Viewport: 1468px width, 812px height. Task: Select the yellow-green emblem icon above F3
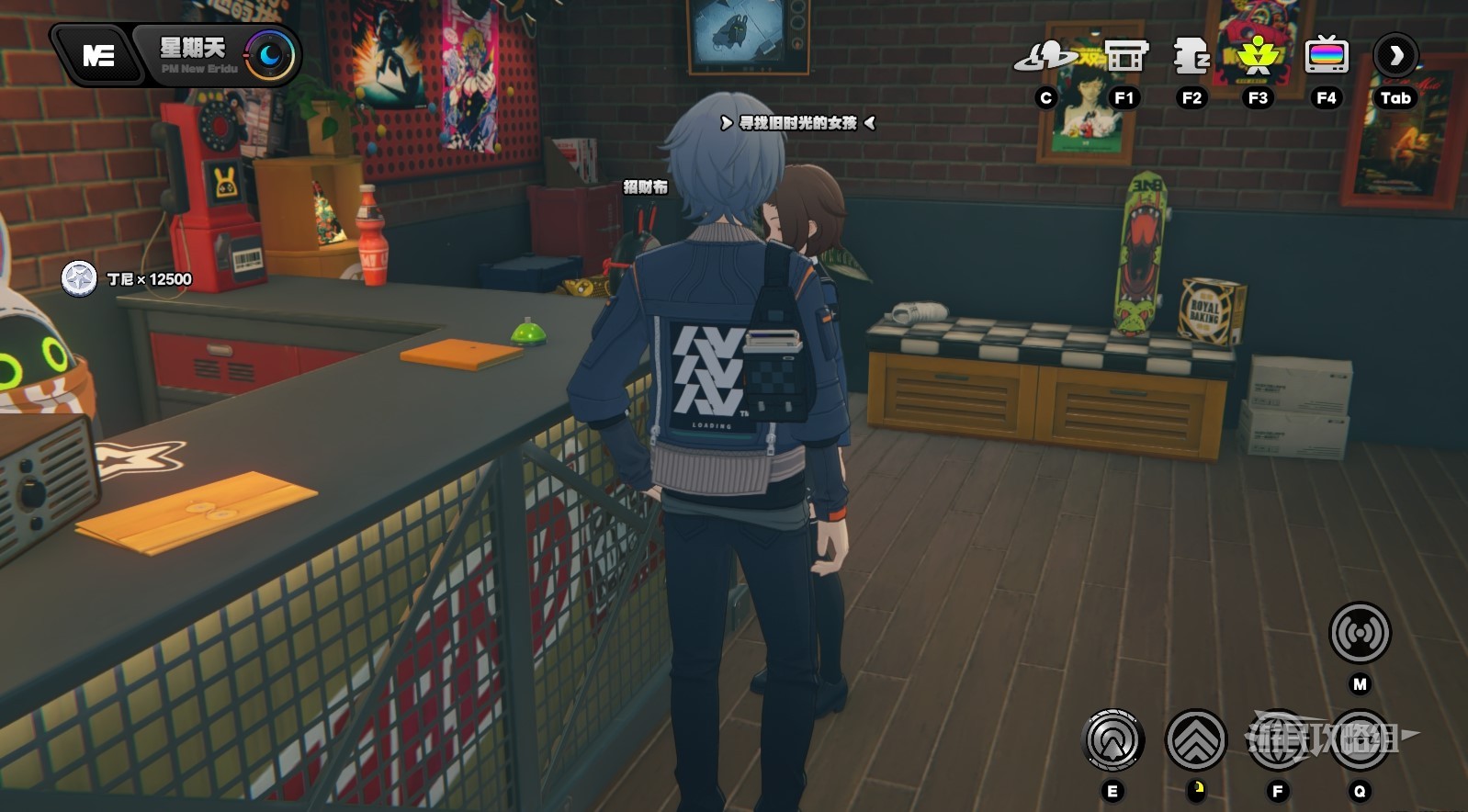click(1258, 57)
